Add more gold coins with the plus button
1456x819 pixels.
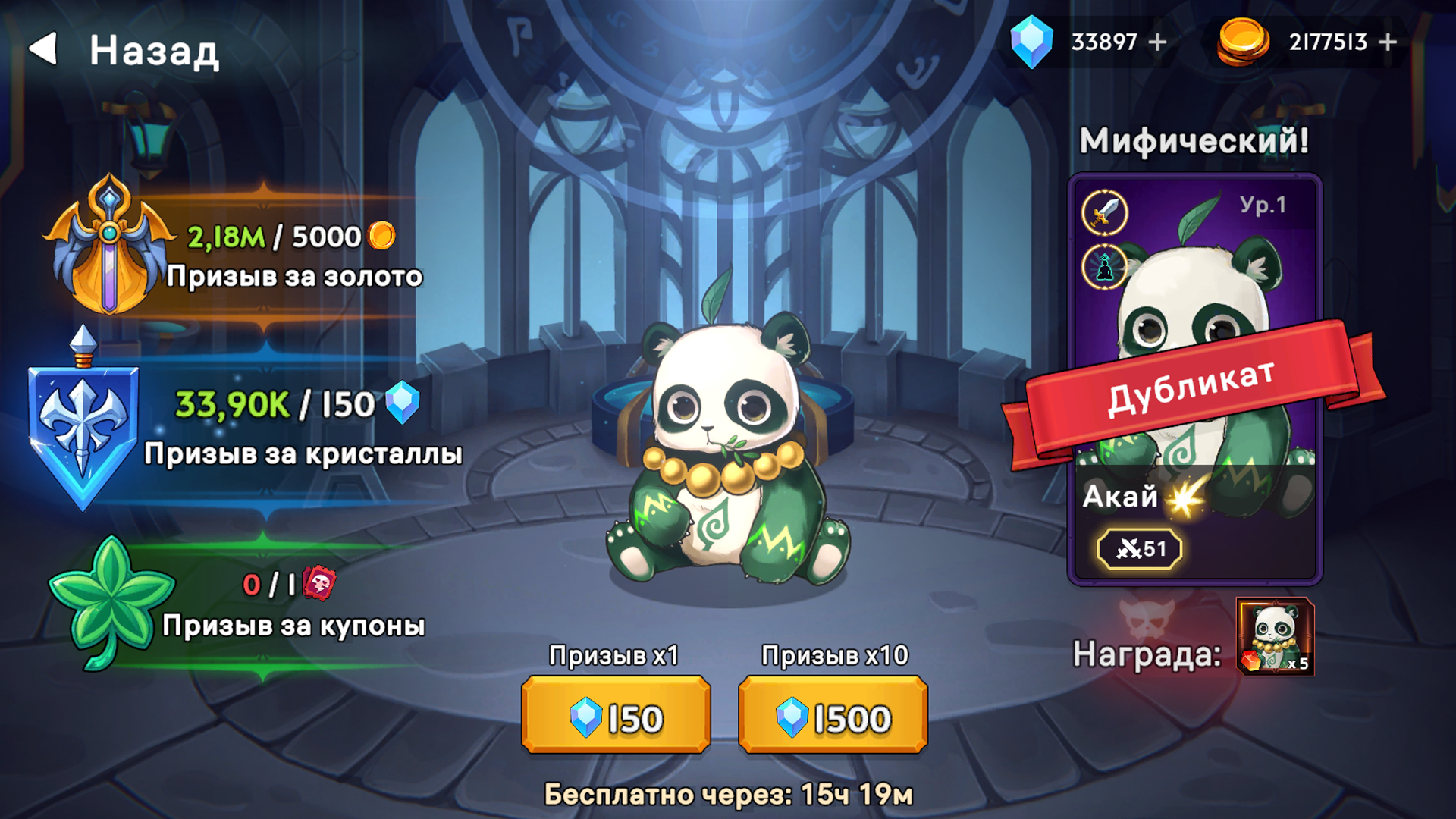point(1387,42)
